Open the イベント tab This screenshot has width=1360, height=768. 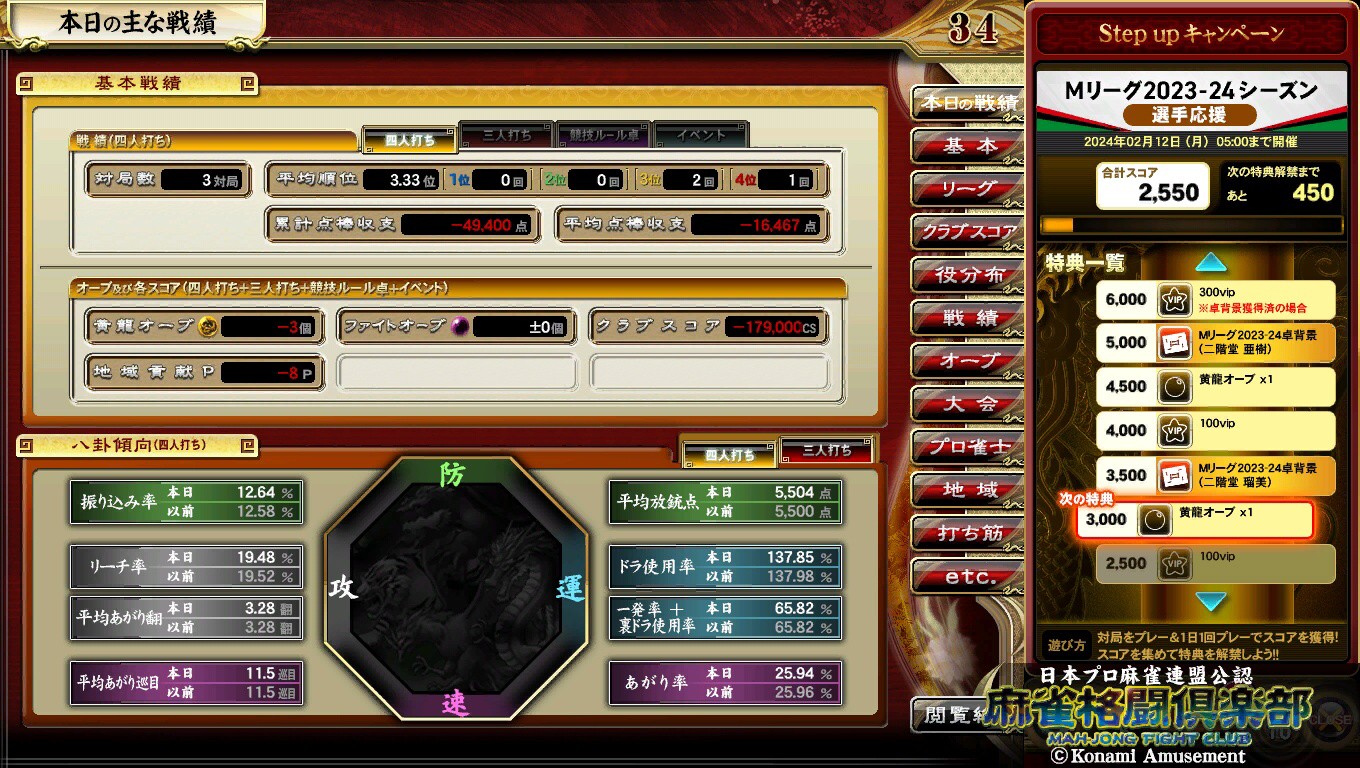701,135
